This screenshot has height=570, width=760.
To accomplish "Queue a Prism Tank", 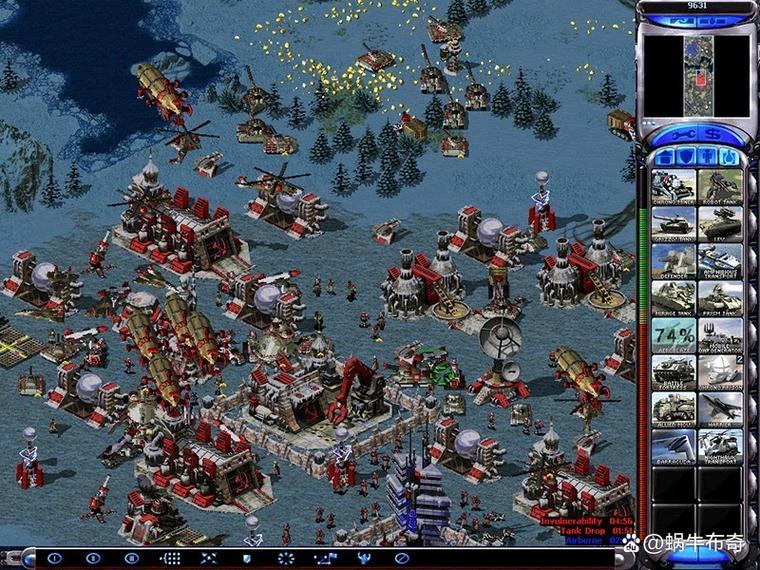I will click(x=719, y=297).
